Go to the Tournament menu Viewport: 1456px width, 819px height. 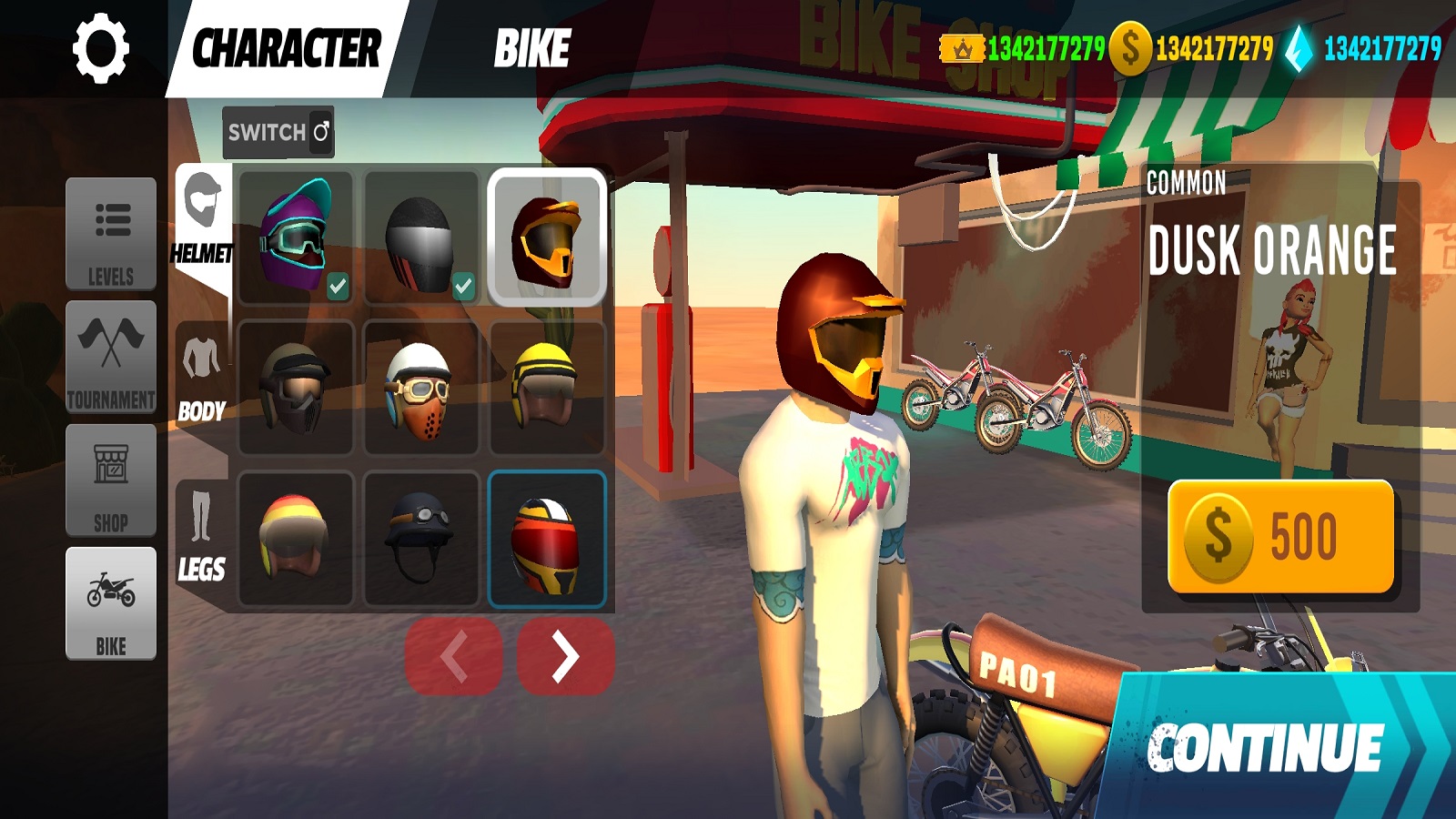(x=111, y=357)
